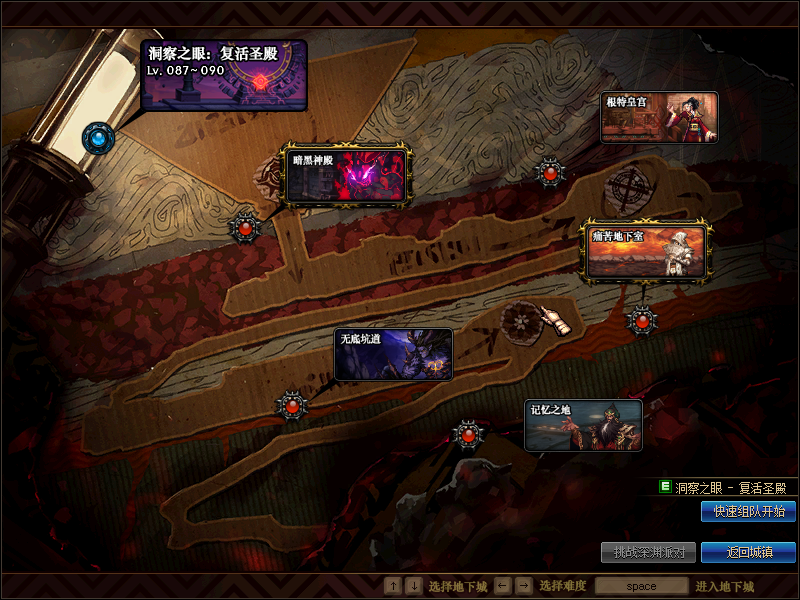Pick the 痛苦地下室 dungeon

click(x=647, y=251)
